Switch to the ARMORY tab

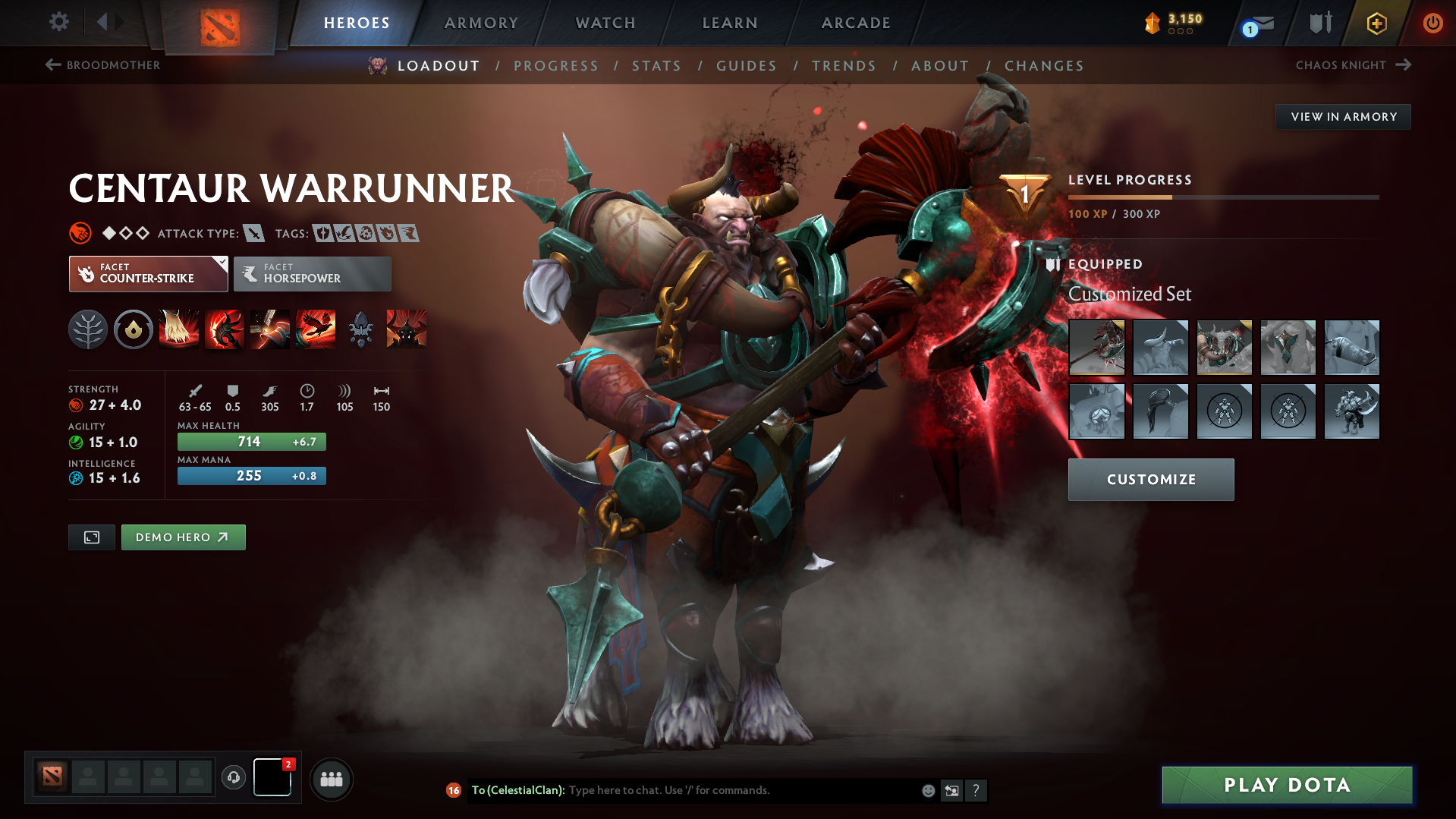pos(481,23)
